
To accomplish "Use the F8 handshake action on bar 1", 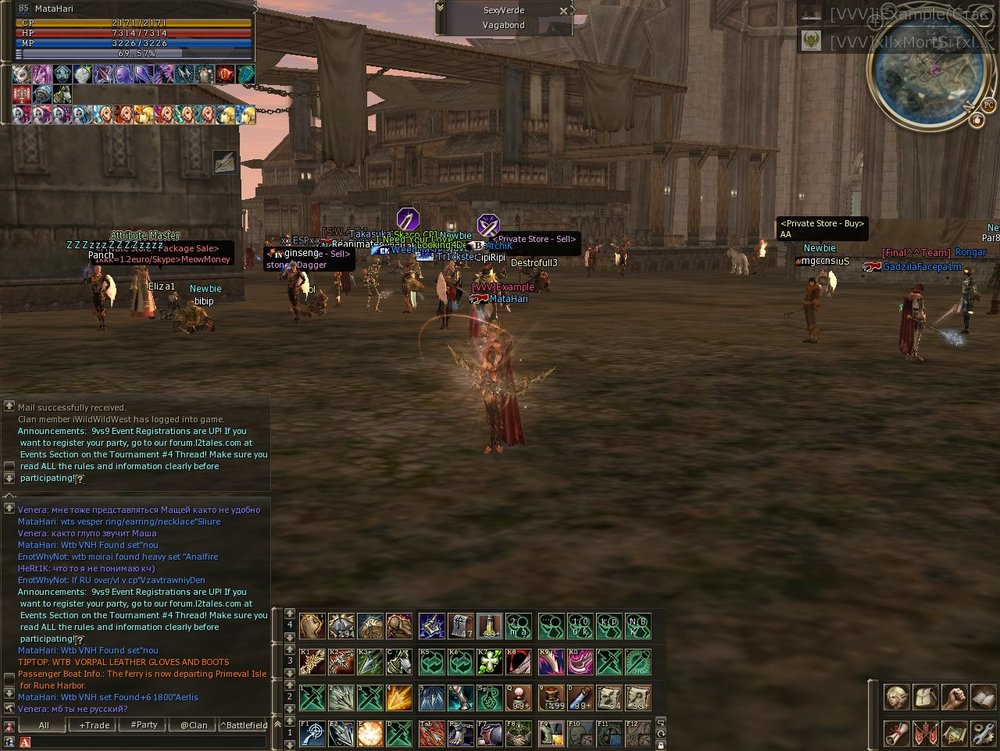I will [520, 732].
